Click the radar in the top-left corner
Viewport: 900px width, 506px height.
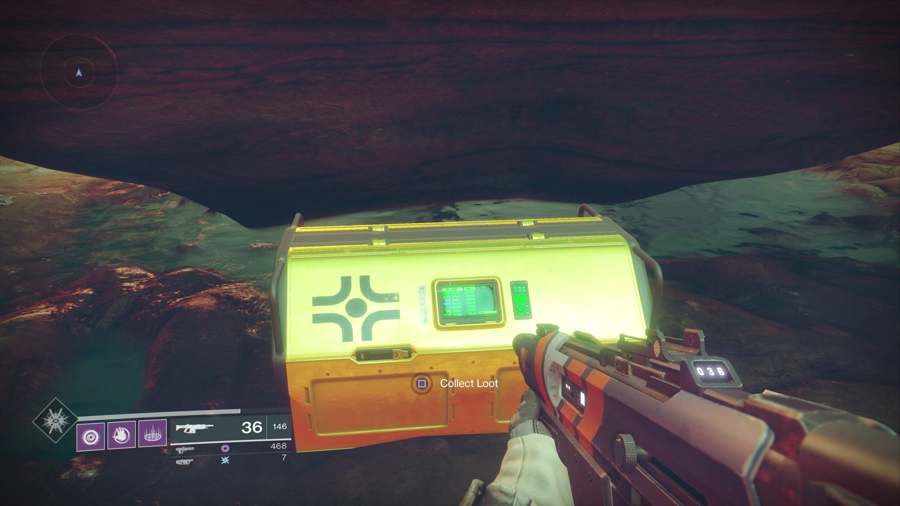point(78,72)
